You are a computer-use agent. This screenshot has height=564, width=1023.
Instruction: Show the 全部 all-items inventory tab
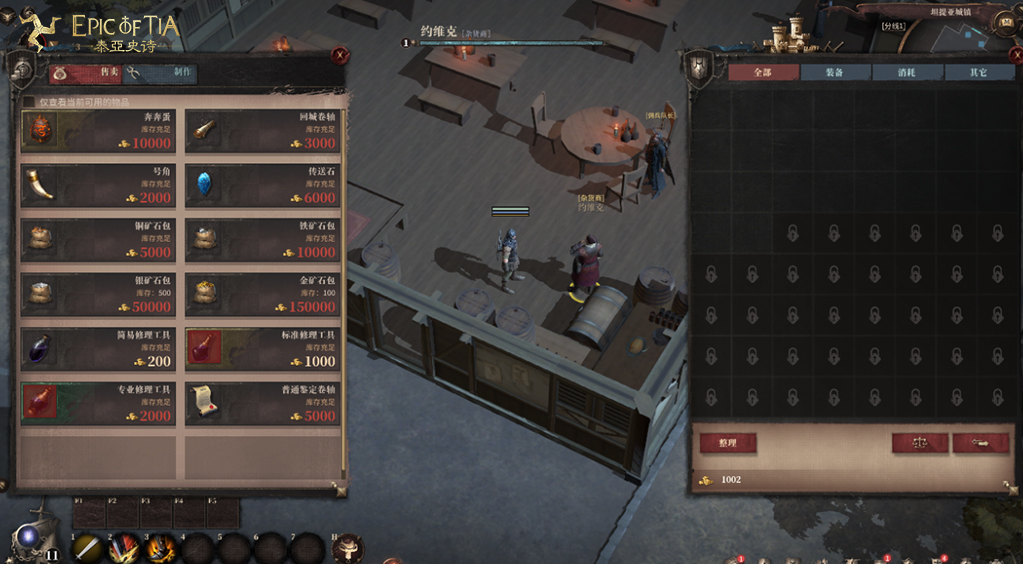[762, 72]
